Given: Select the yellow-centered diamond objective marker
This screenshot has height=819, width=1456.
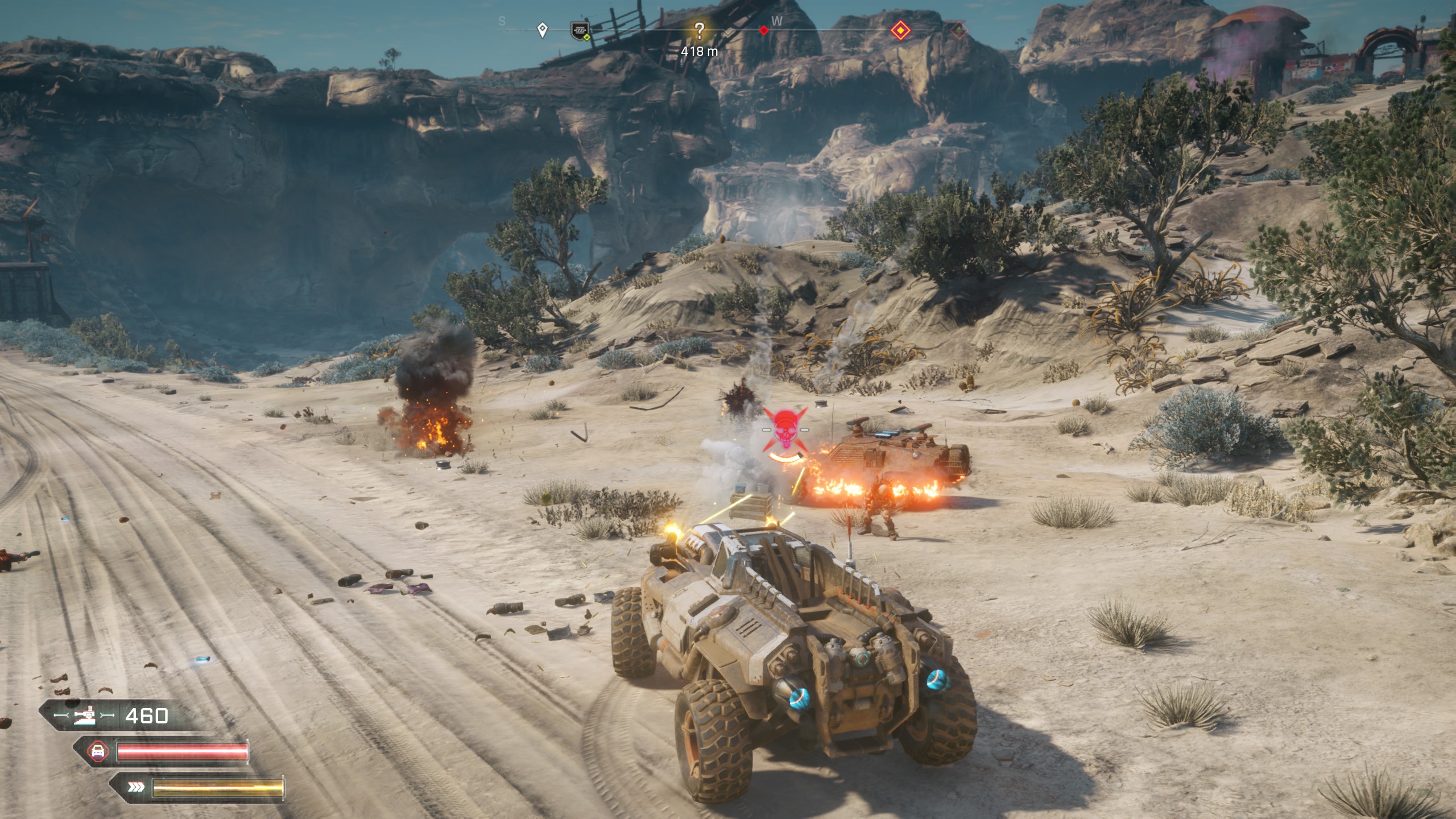Looking at the screenshot, I should pos(900,30).
